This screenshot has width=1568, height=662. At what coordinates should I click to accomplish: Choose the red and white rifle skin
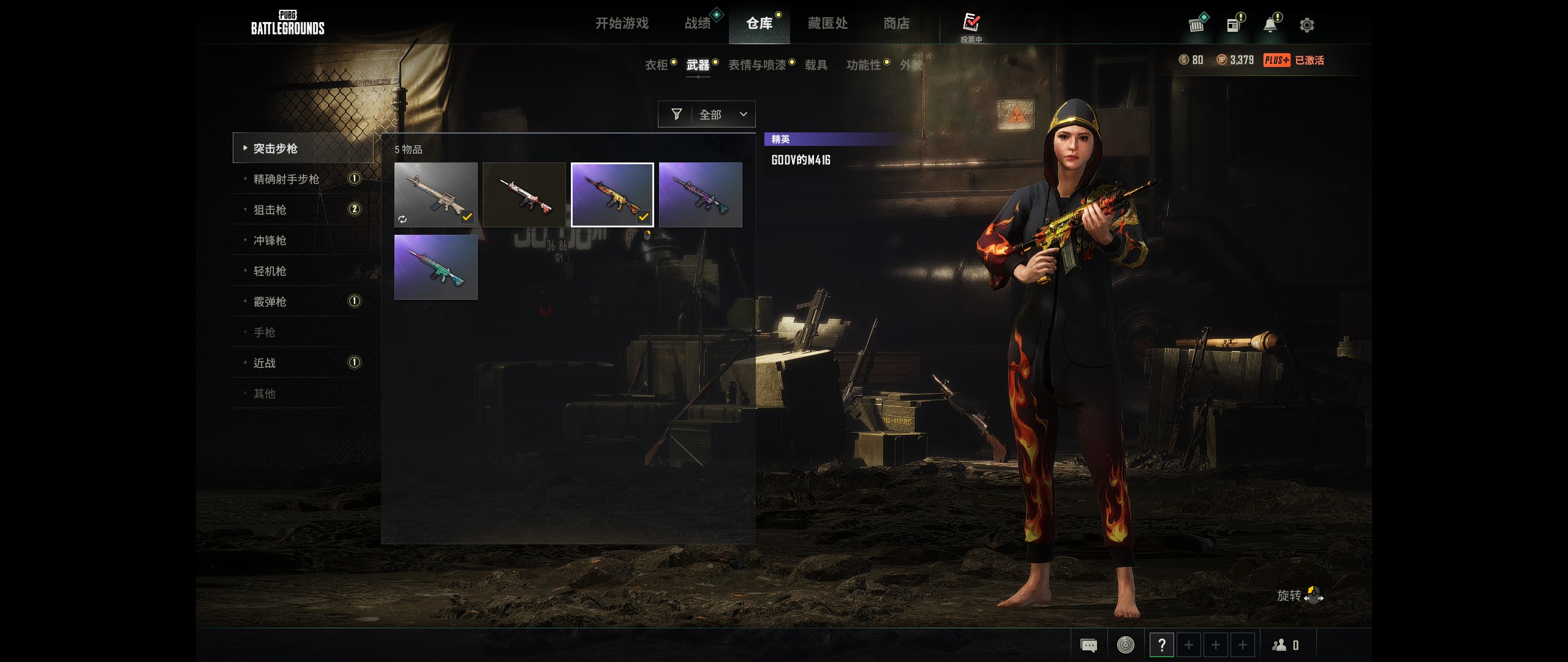coord(524,194)
